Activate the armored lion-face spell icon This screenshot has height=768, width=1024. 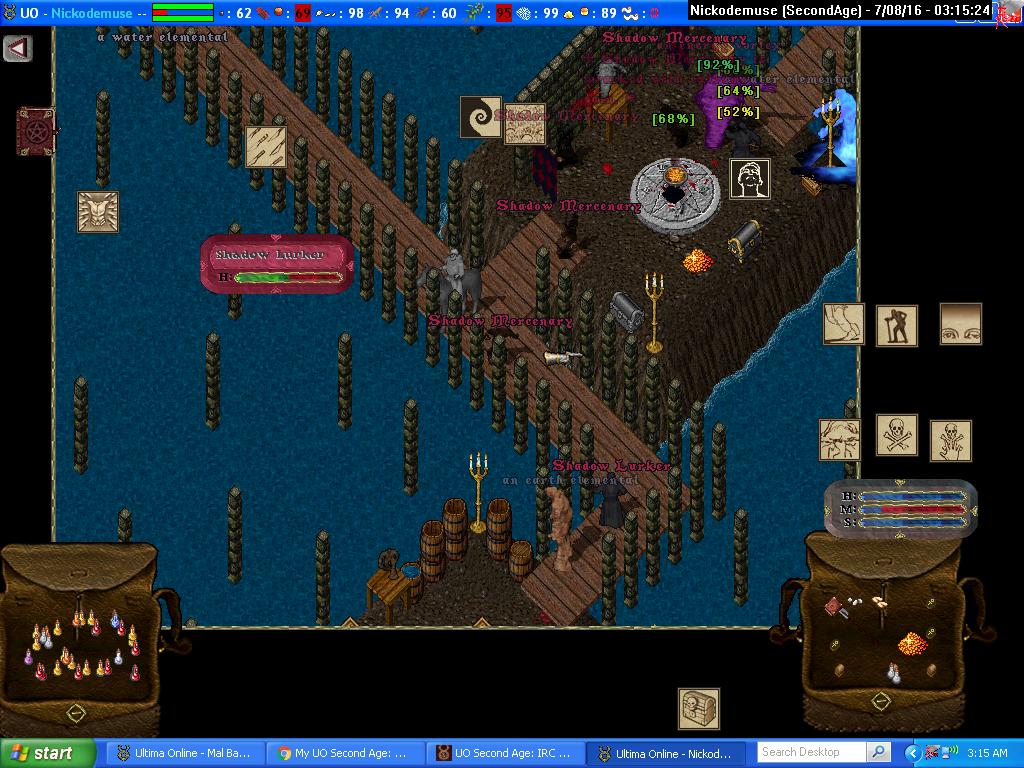click(x=98, y=212)
